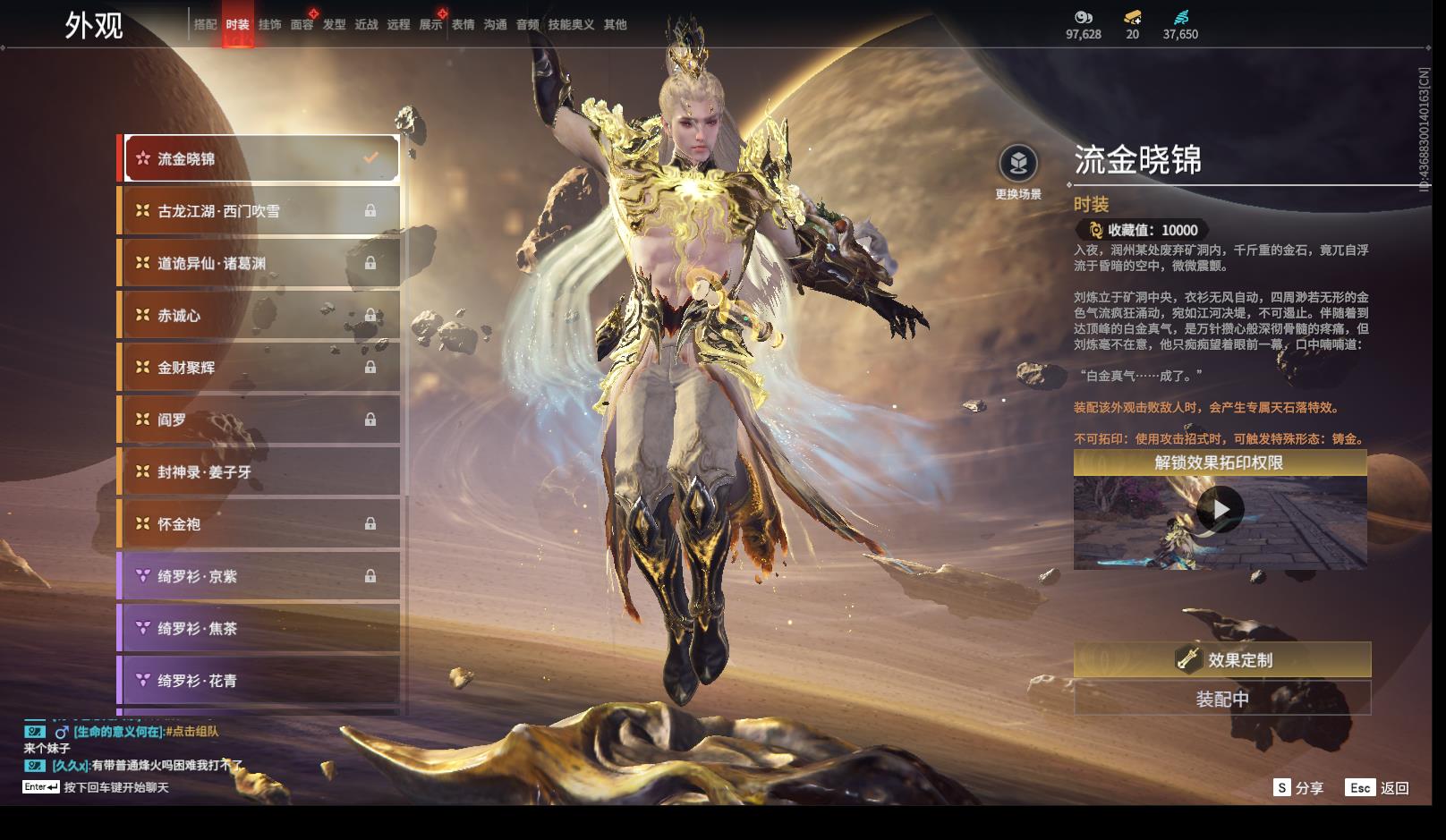This screenshot has width=1446, height=840.
Task: Choose the 封神录·姜子牙 outfit
Action: (x=260, y=471)
